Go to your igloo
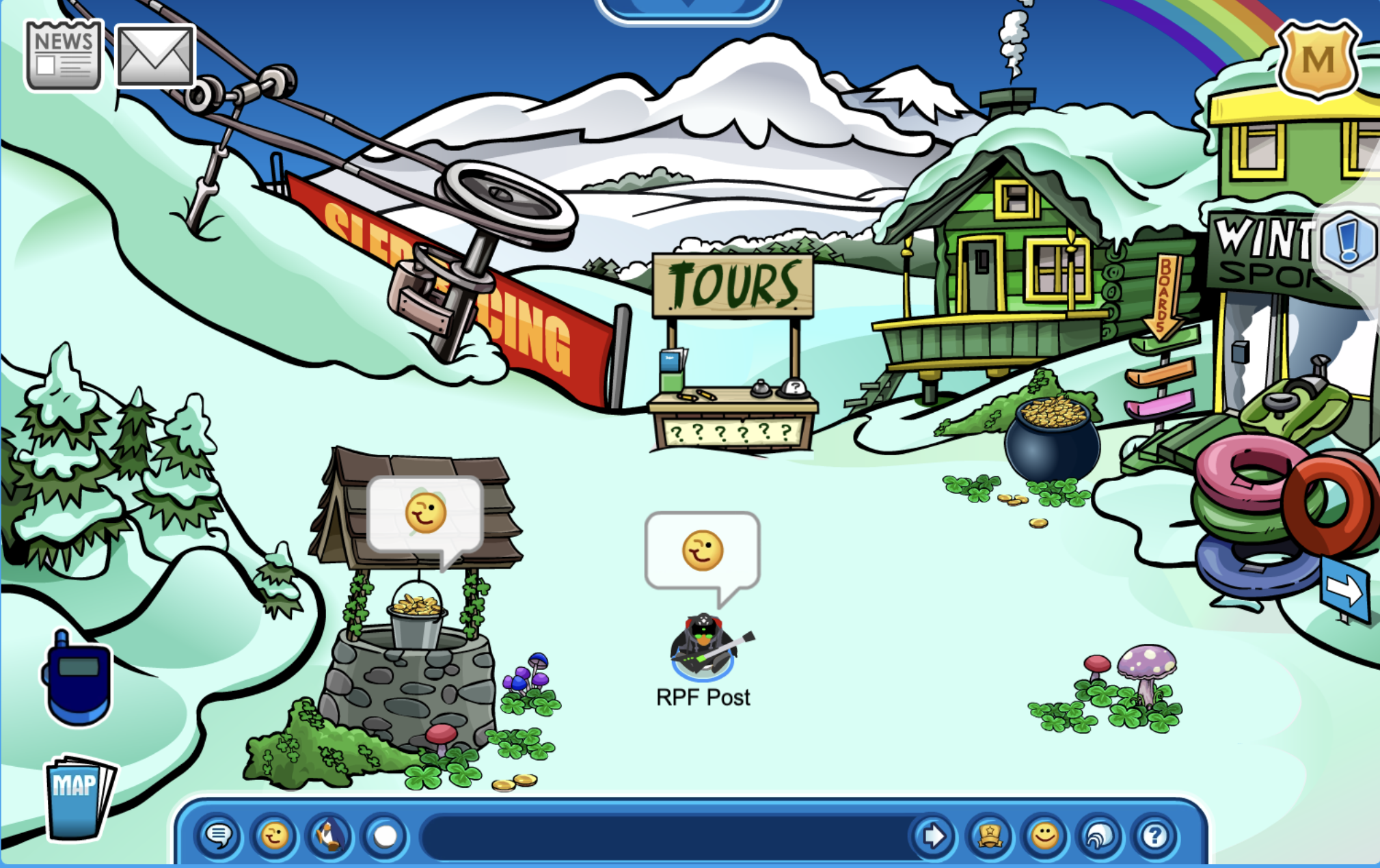The width and height of the screenshot is (1380, 868). tap(1100, 836)
